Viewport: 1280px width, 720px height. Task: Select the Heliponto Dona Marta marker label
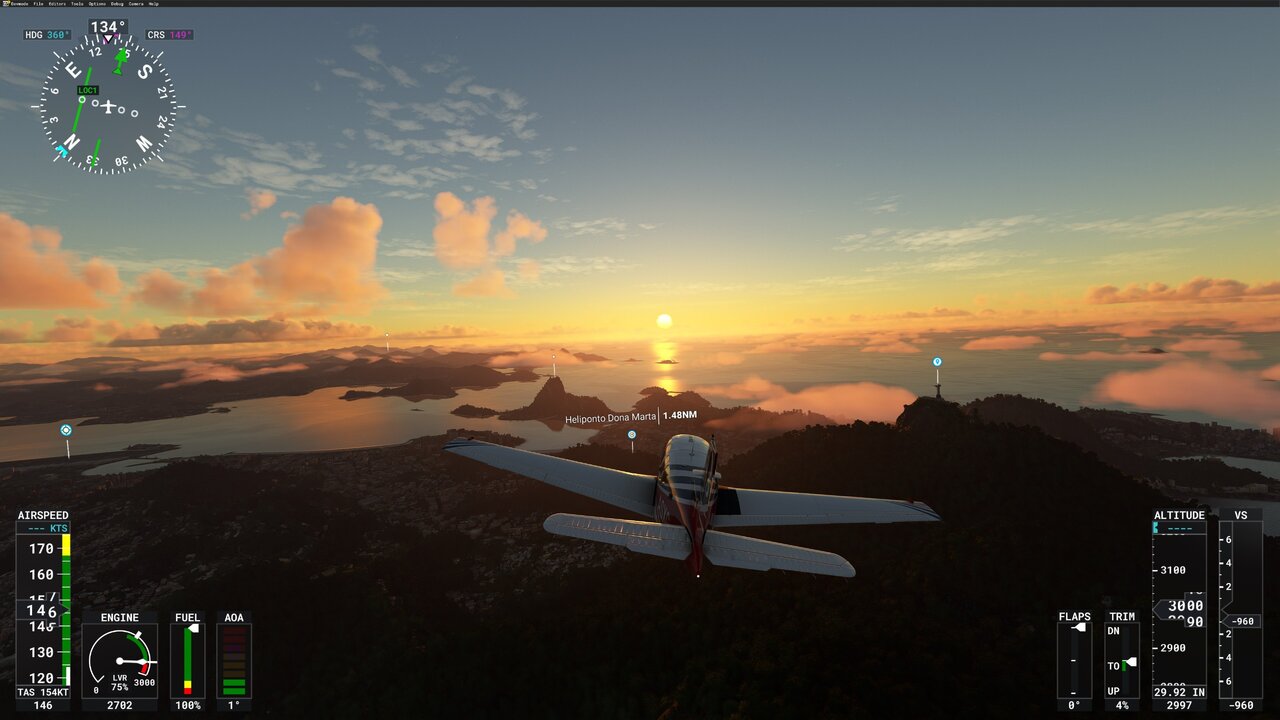[x=611, y=418]
